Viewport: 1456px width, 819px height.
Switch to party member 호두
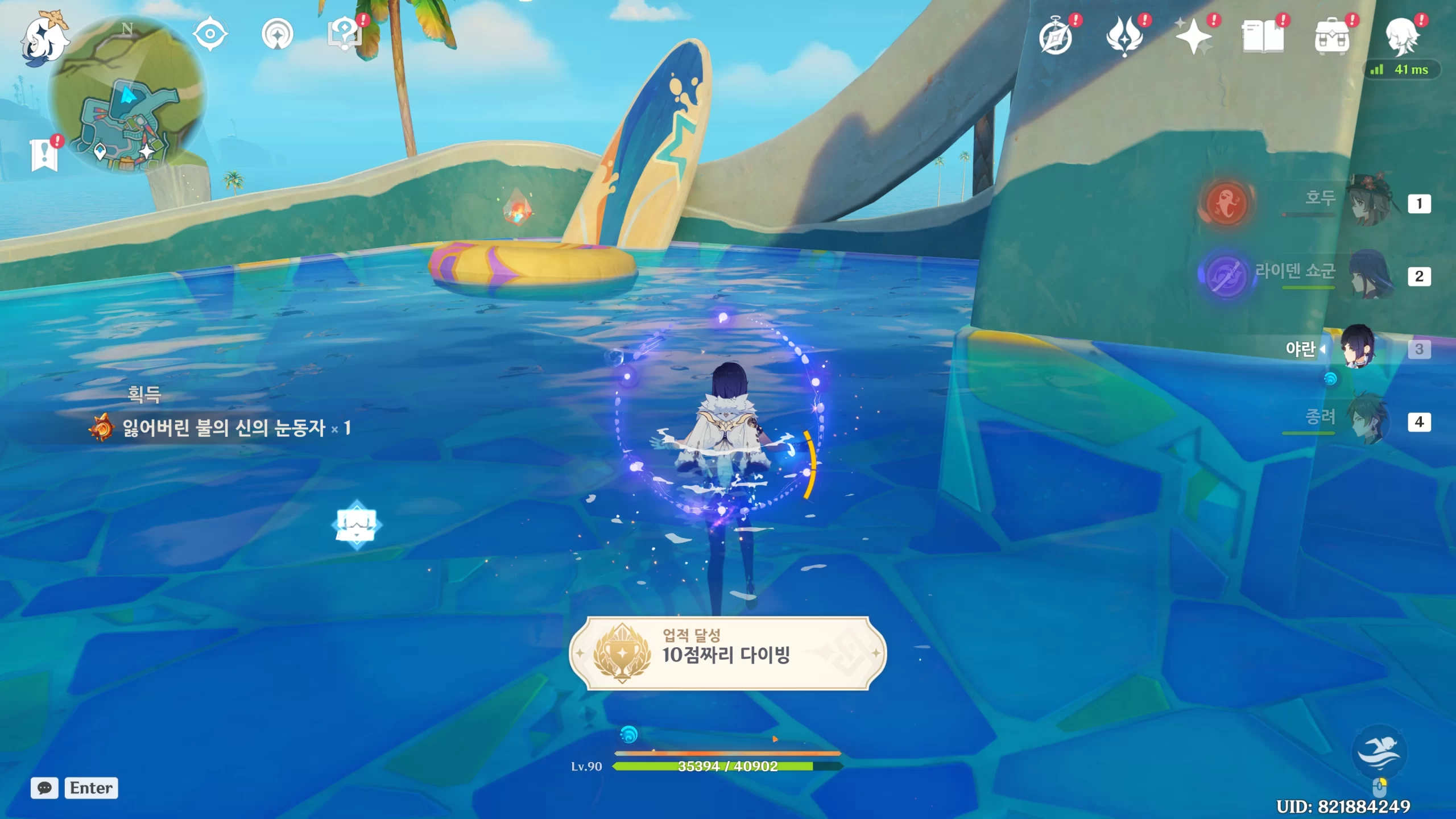pyautogui.click(x=1371, y=201)
